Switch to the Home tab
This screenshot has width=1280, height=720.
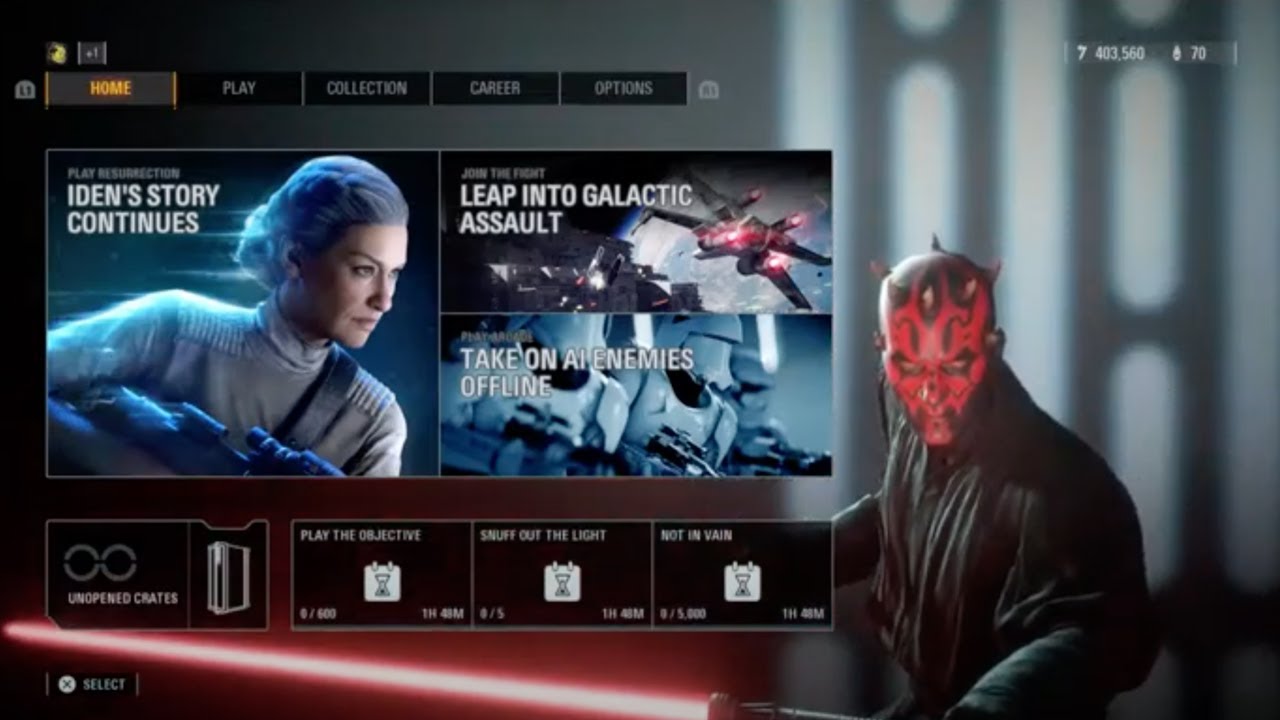point(110,88)
